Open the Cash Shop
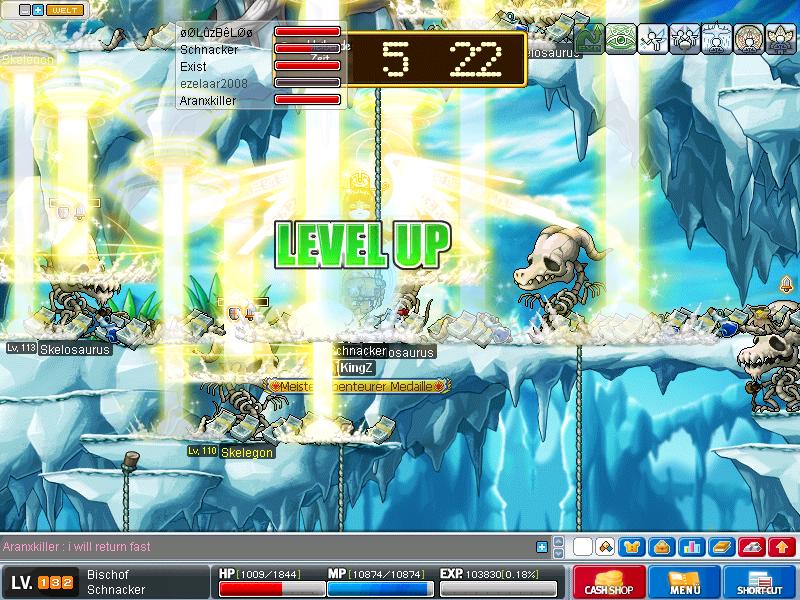 point(609,583)
